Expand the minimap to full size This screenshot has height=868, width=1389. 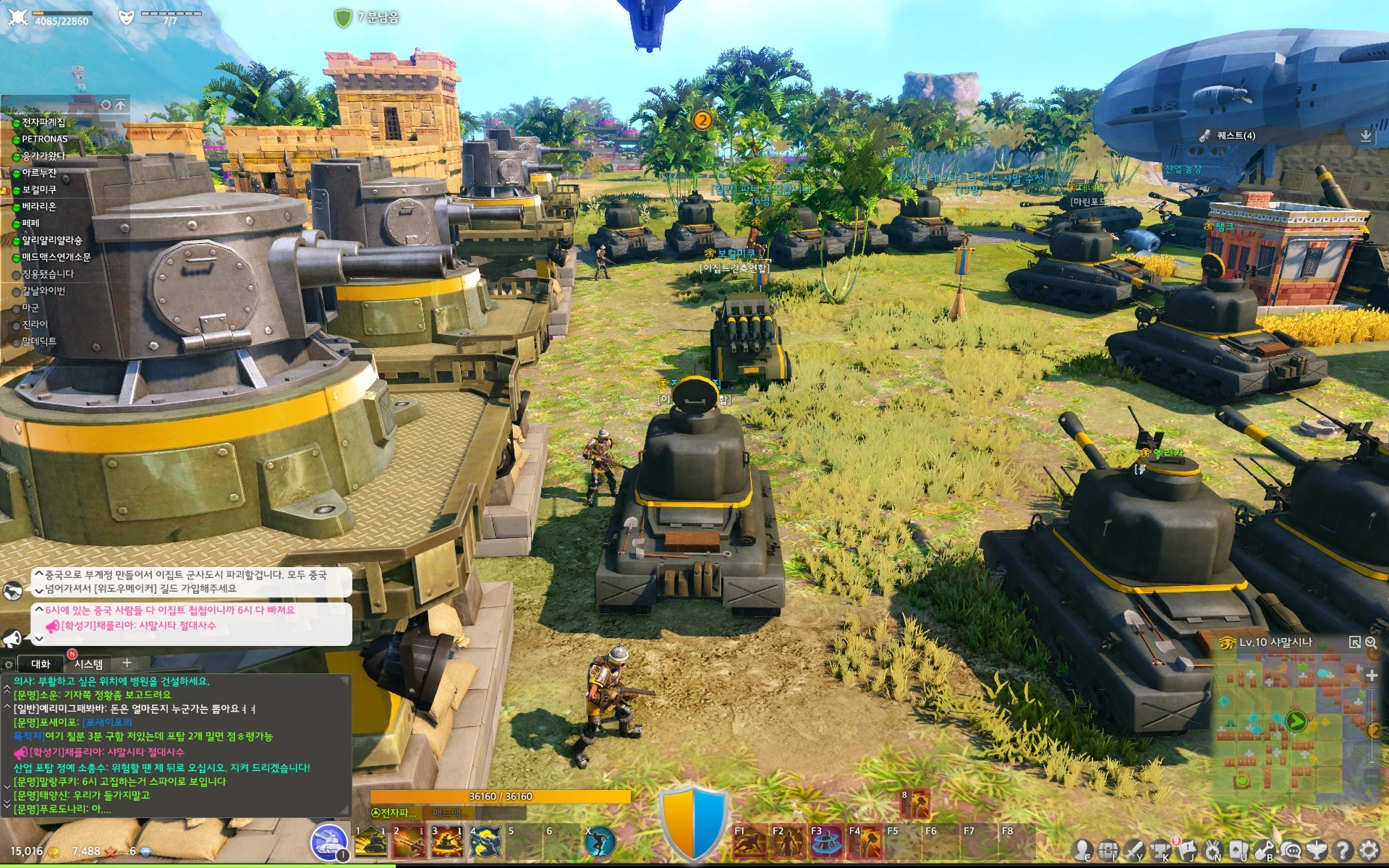[1355, 642]
